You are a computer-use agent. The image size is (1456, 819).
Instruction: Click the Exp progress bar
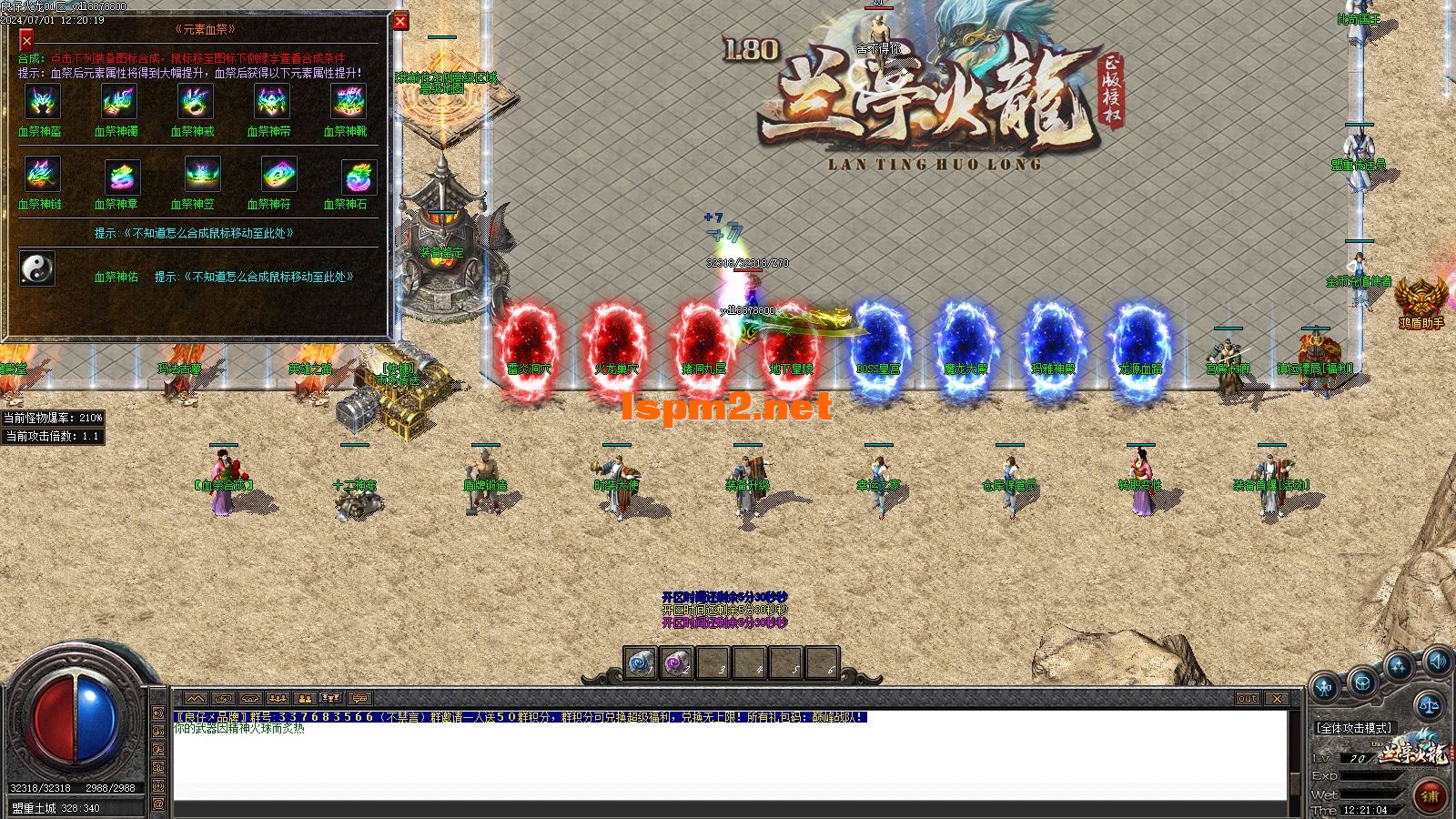1369,776
